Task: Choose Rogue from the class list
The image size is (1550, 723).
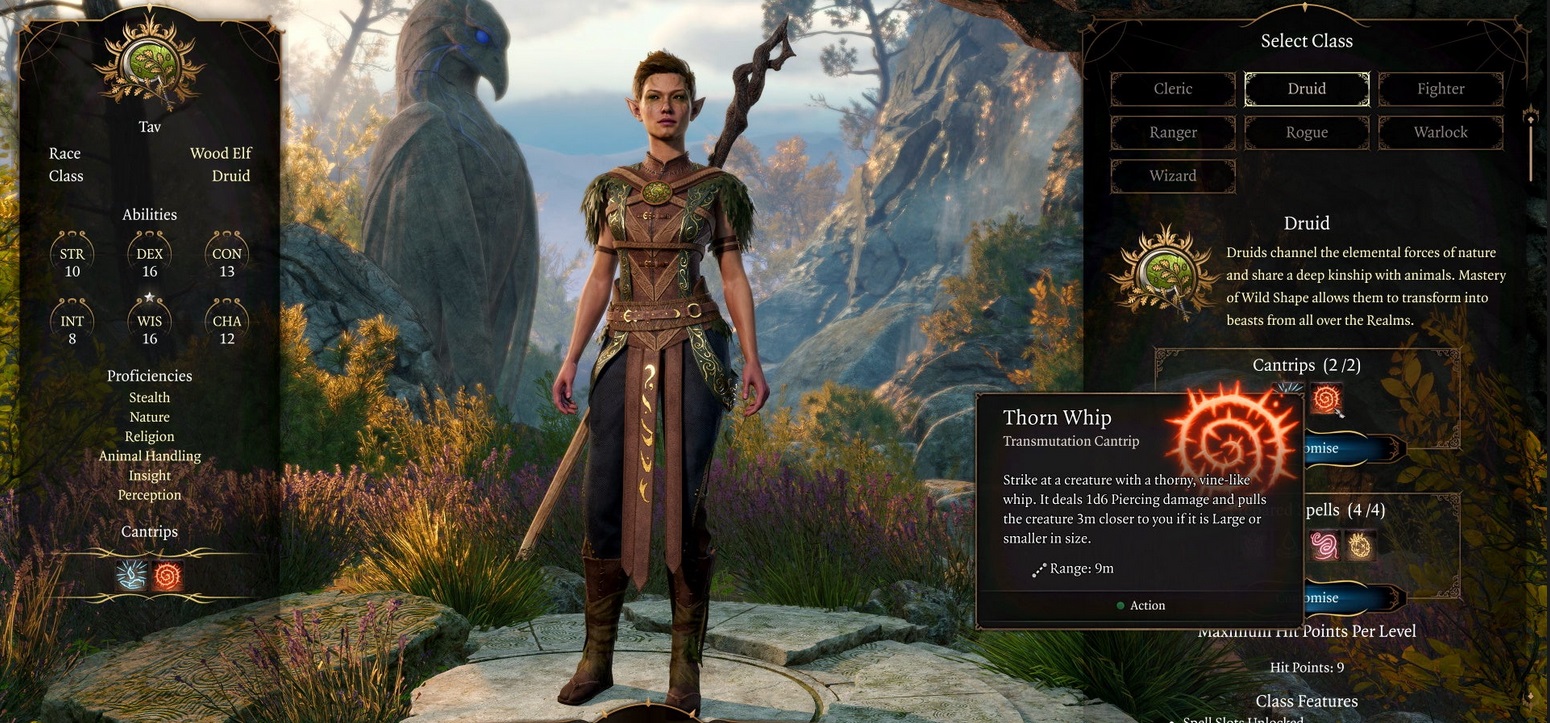Action: click(x=1306, y=132)
